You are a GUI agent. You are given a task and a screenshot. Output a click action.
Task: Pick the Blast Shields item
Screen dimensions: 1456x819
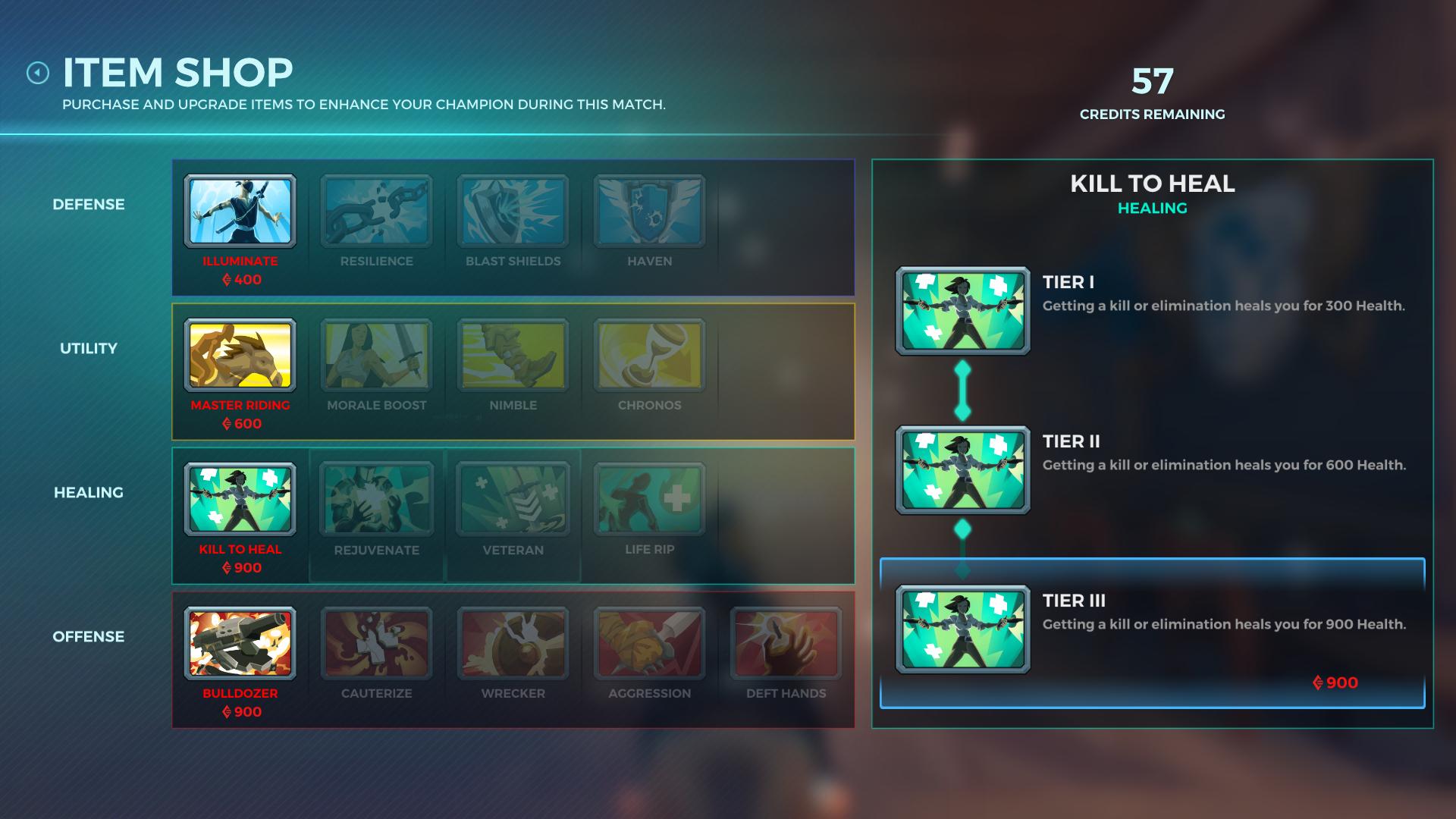[513, 212]
